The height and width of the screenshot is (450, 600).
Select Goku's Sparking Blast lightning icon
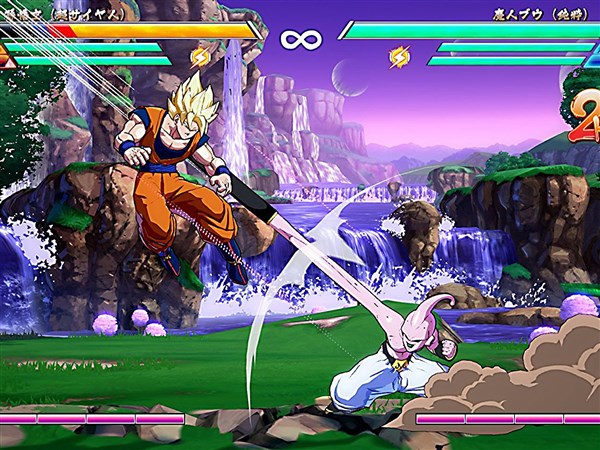pos(200,56)
